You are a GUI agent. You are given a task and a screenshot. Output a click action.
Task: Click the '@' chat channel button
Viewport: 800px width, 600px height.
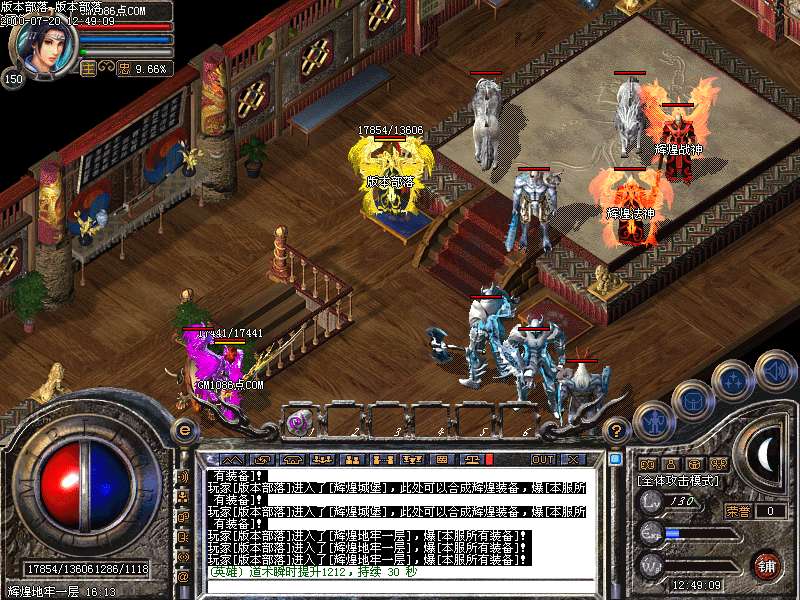tap(183, 577)
